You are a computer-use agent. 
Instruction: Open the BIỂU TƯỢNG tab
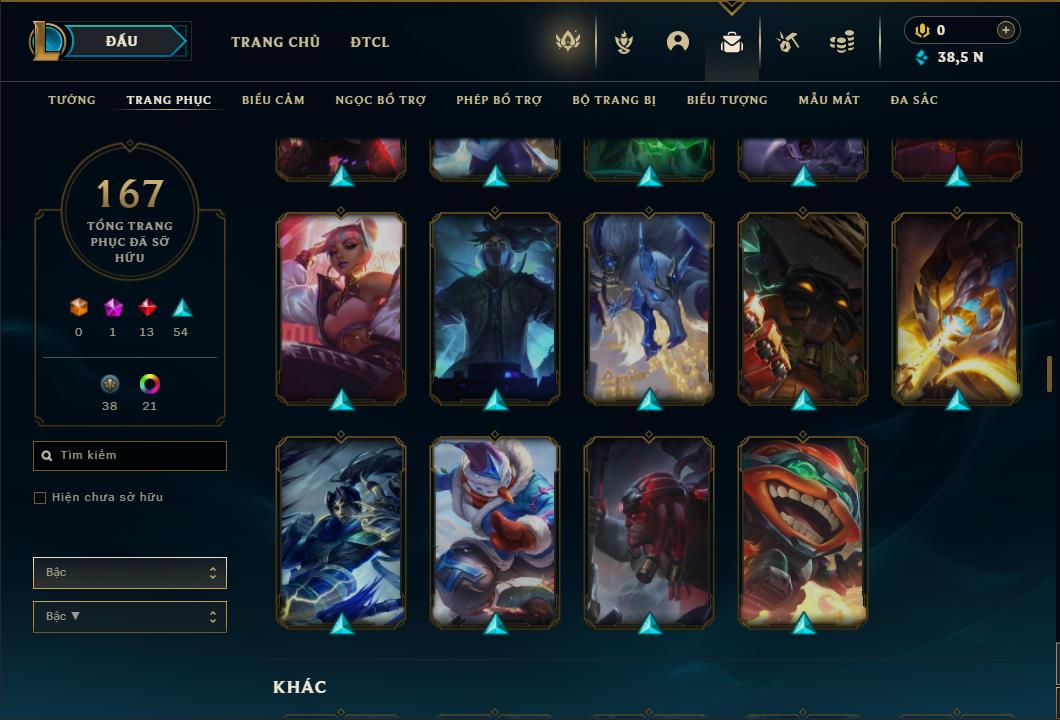click(727, 100)
